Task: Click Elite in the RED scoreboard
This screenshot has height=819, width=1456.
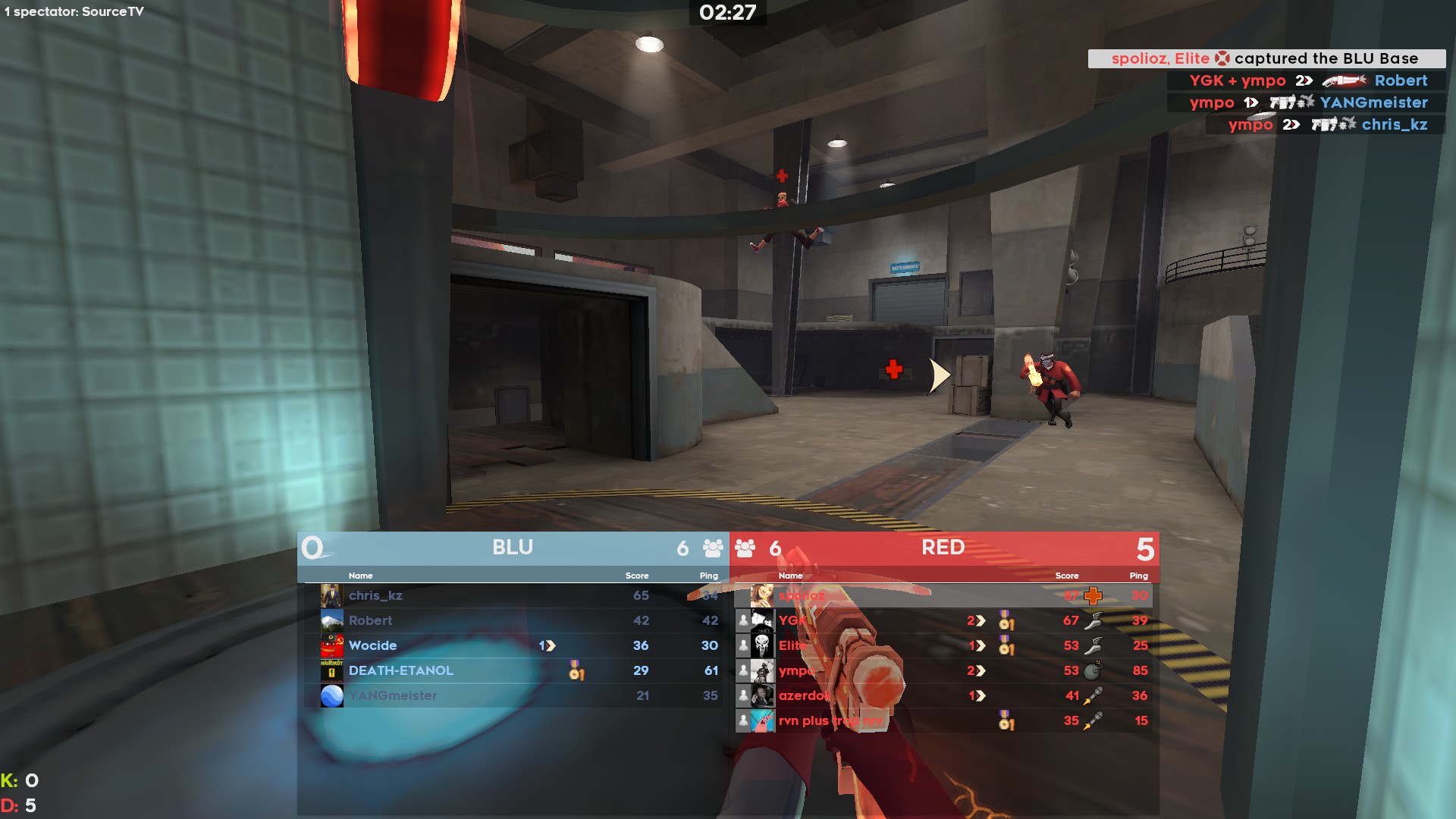Action: (792, 645)
